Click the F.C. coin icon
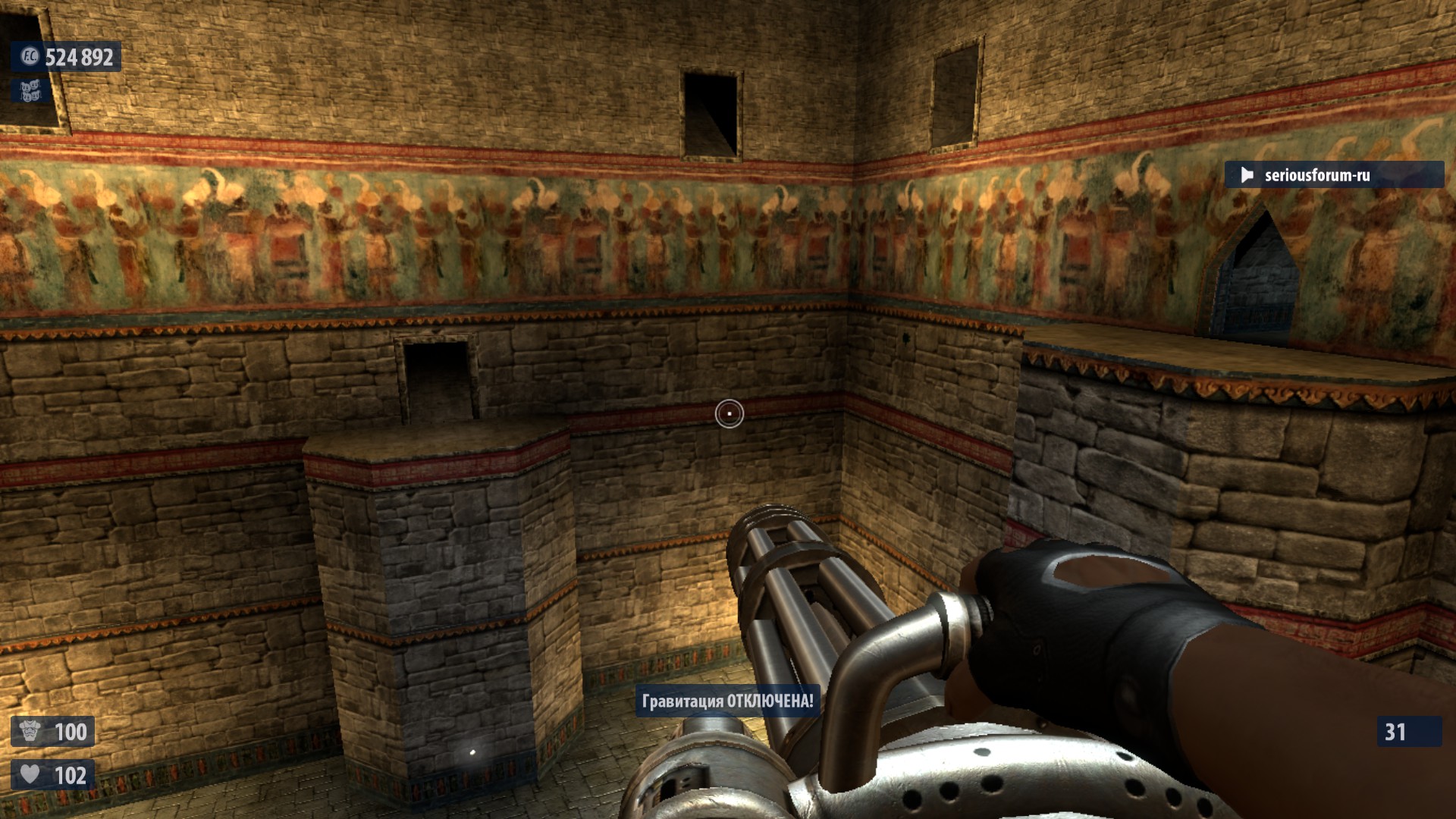Screen dimensions: 1456x819 [x=30, y=57]
